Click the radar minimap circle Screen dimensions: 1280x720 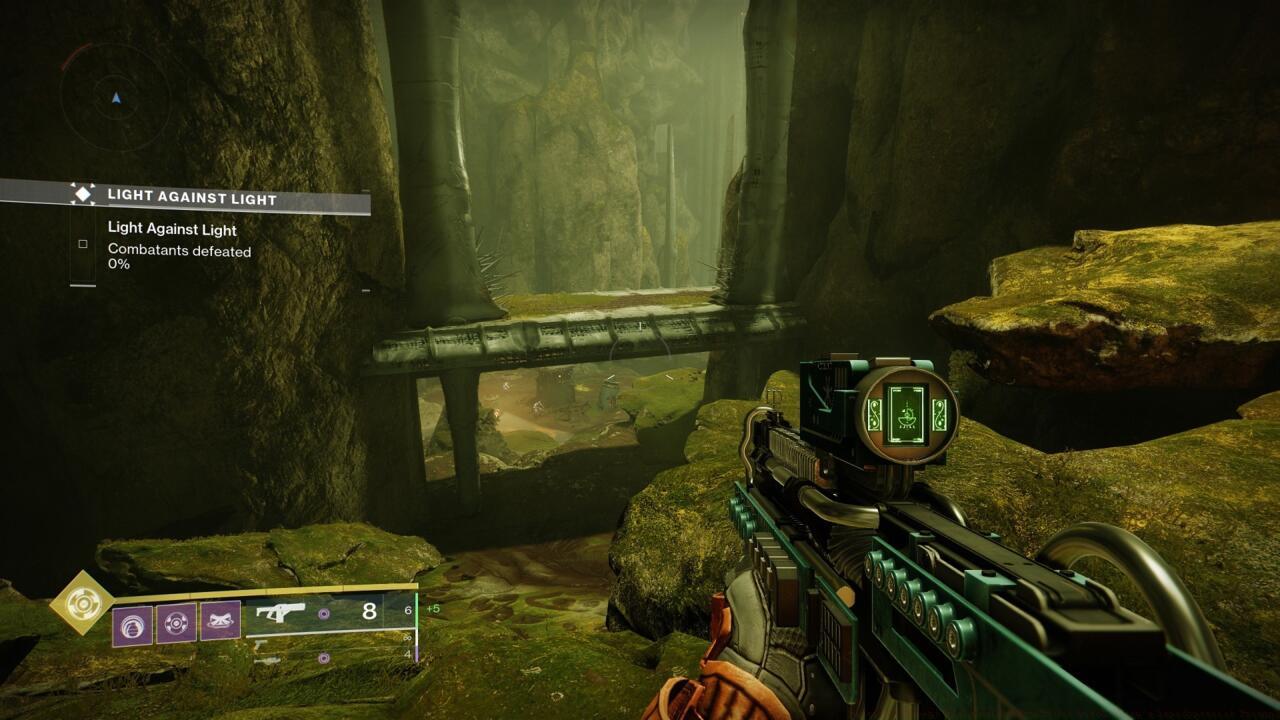coord(114,97)
